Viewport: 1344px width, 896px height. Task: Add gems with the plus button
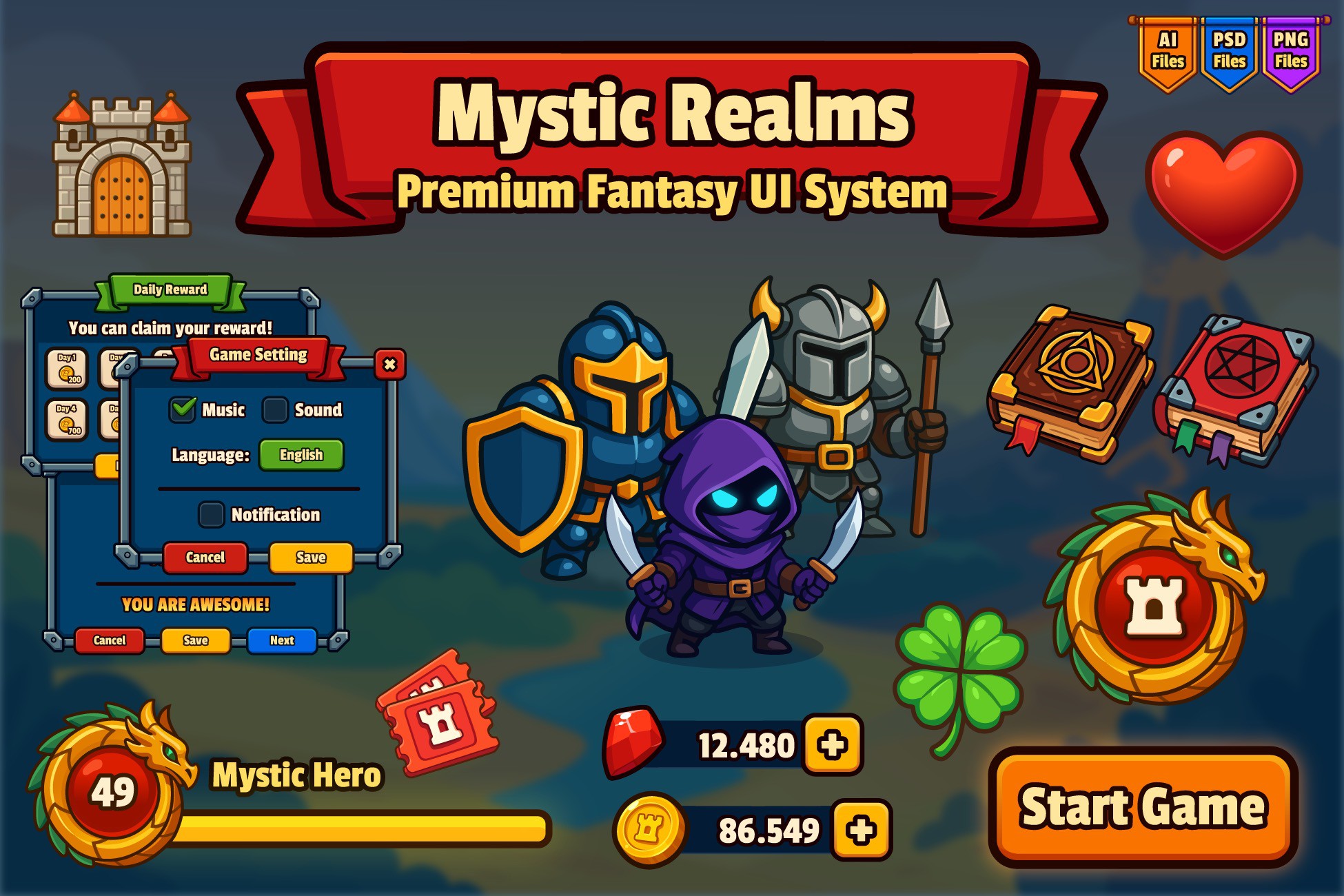831,744
